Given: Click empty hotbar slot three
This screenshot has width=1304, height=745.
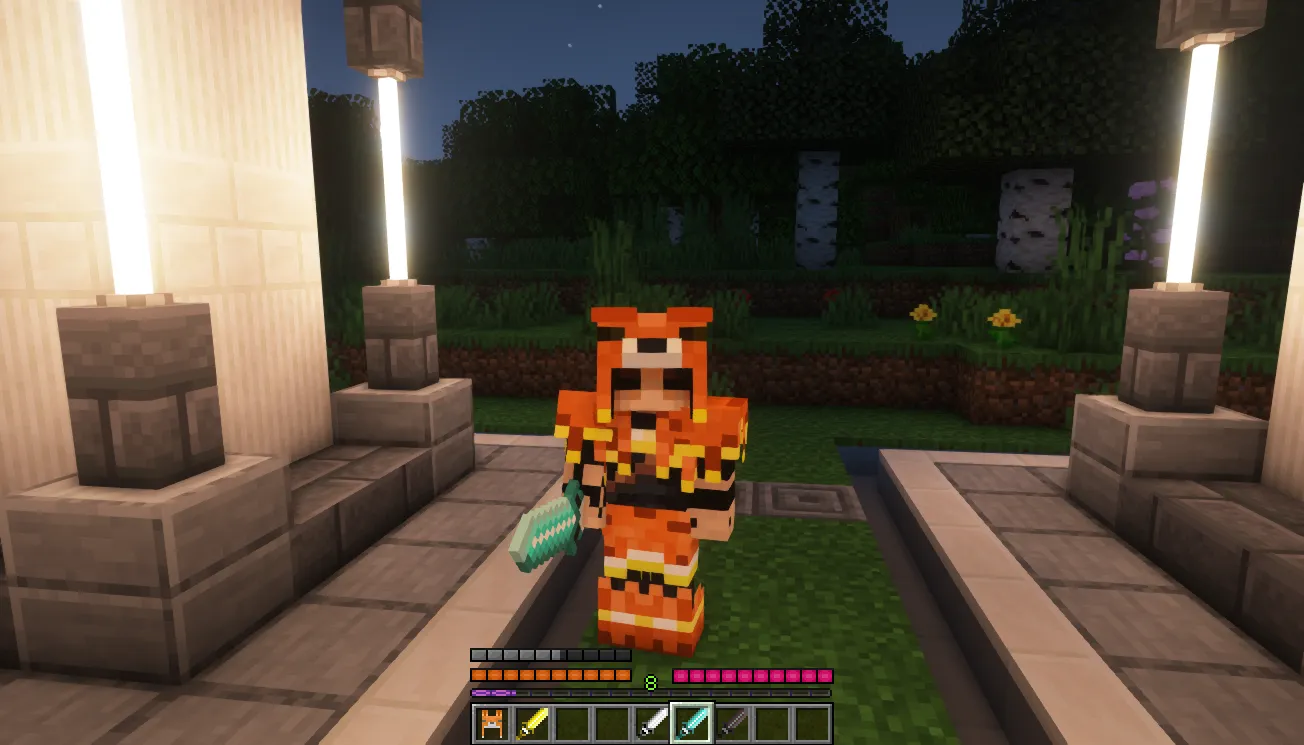Looking at the screenshot, I should click(573, 722).
